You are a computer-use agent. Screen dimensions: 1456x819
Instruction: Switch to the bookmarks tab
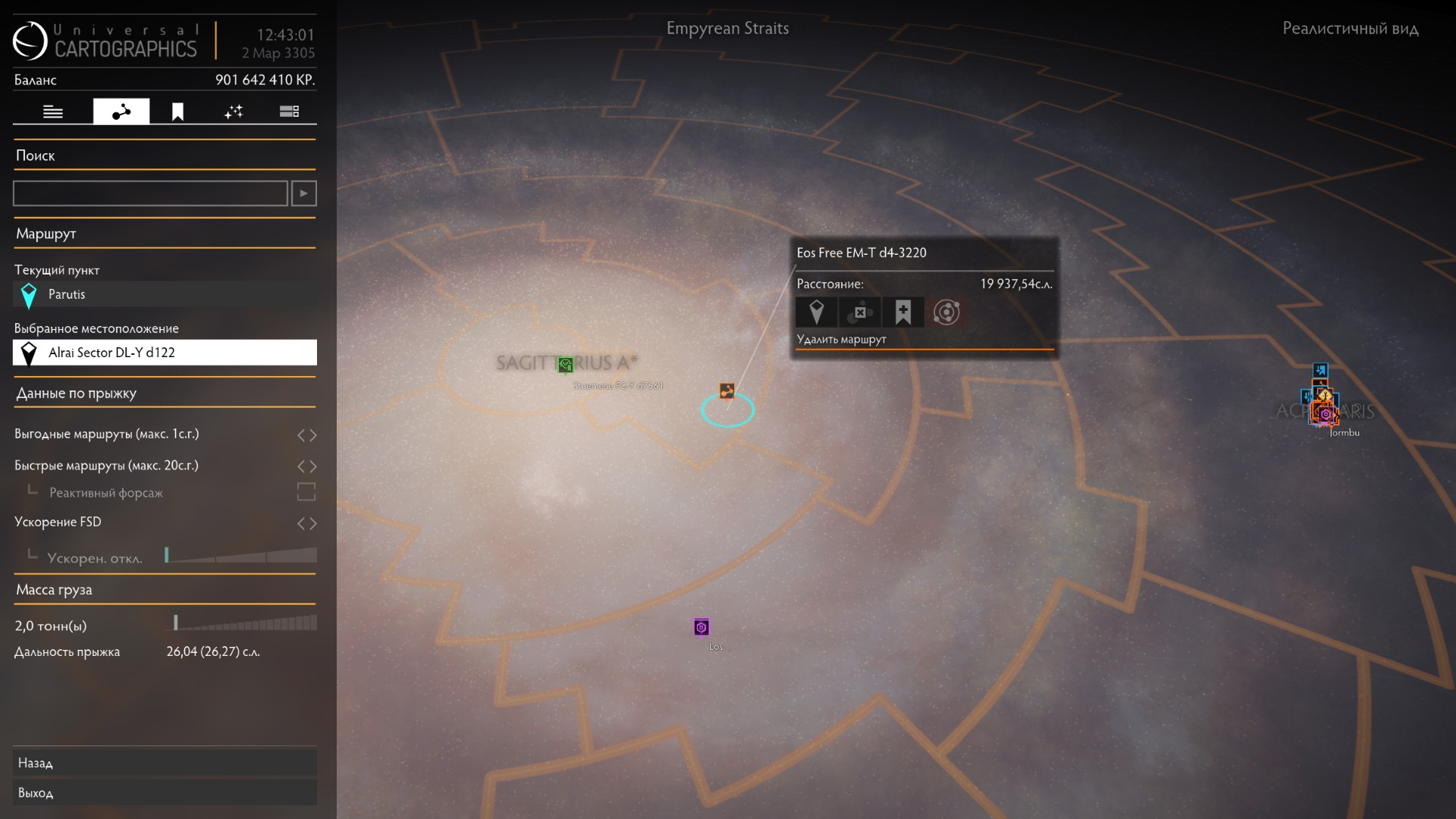click(177, 111)
